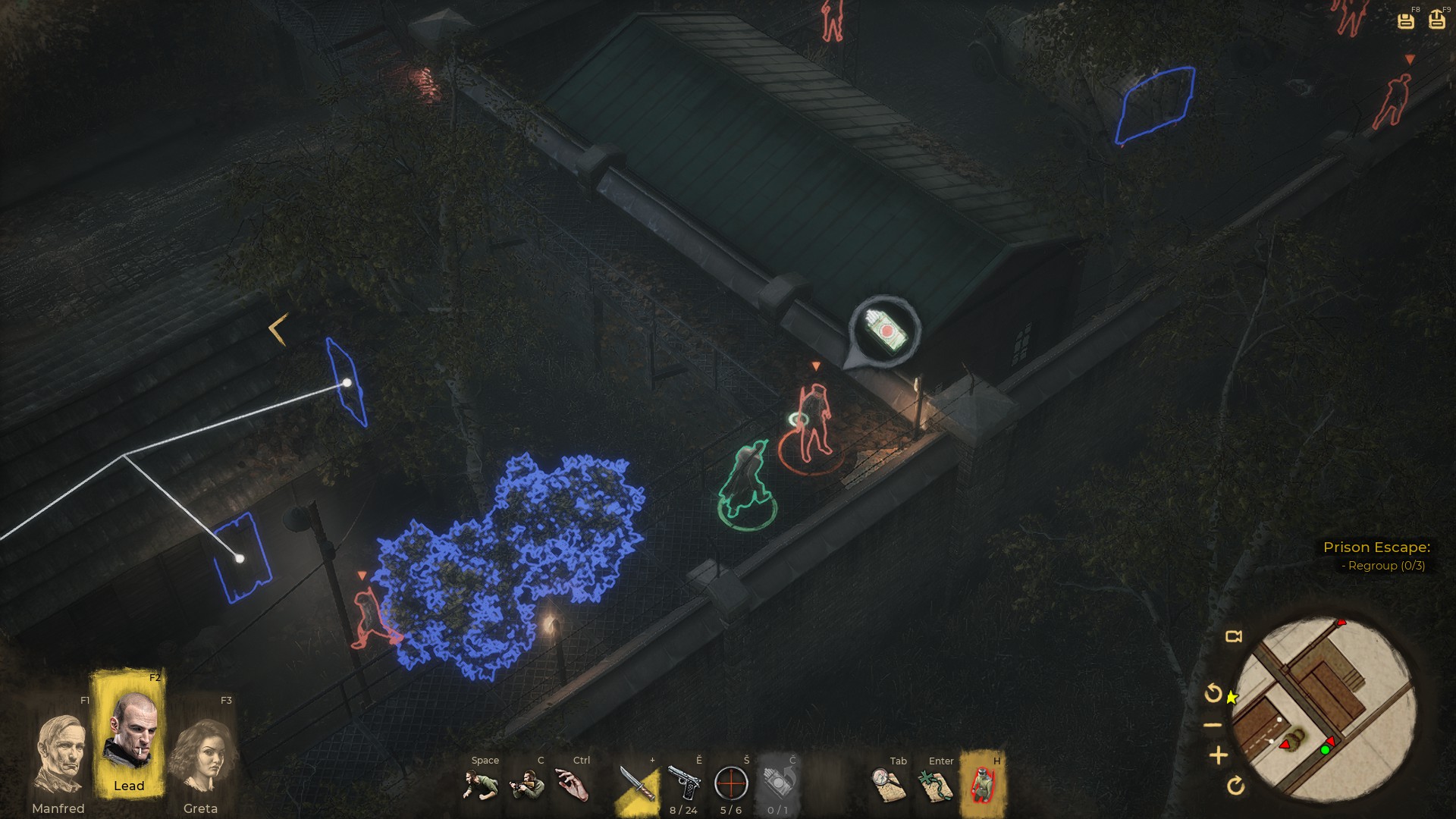Screen dimensions: 1456x819
Task: Quick load with the disk arrow icon
Action: [1437, 20]
